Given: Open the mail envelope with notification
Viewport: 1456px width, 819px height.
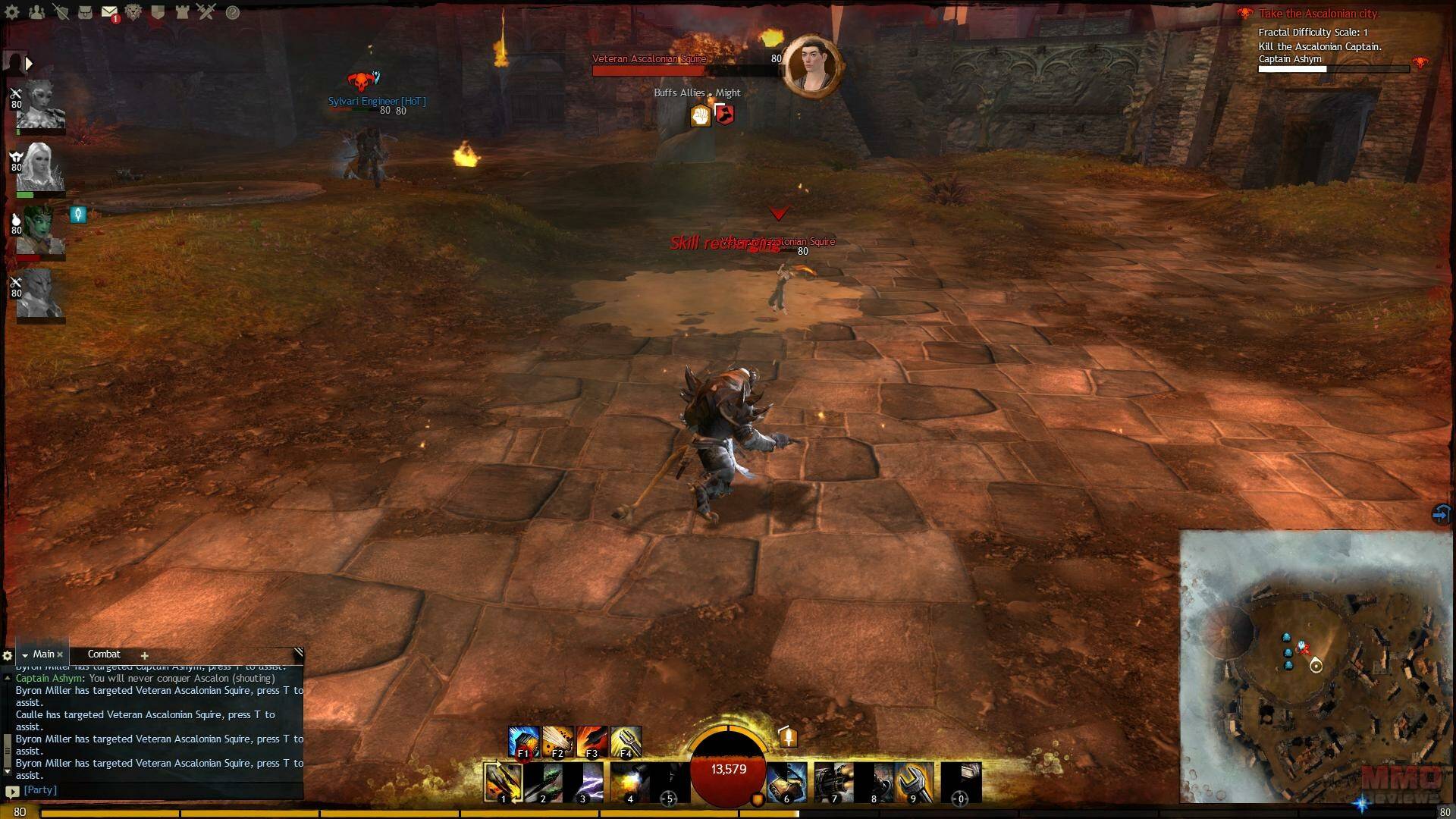Looking at the screenshot, I should point(109,12).
